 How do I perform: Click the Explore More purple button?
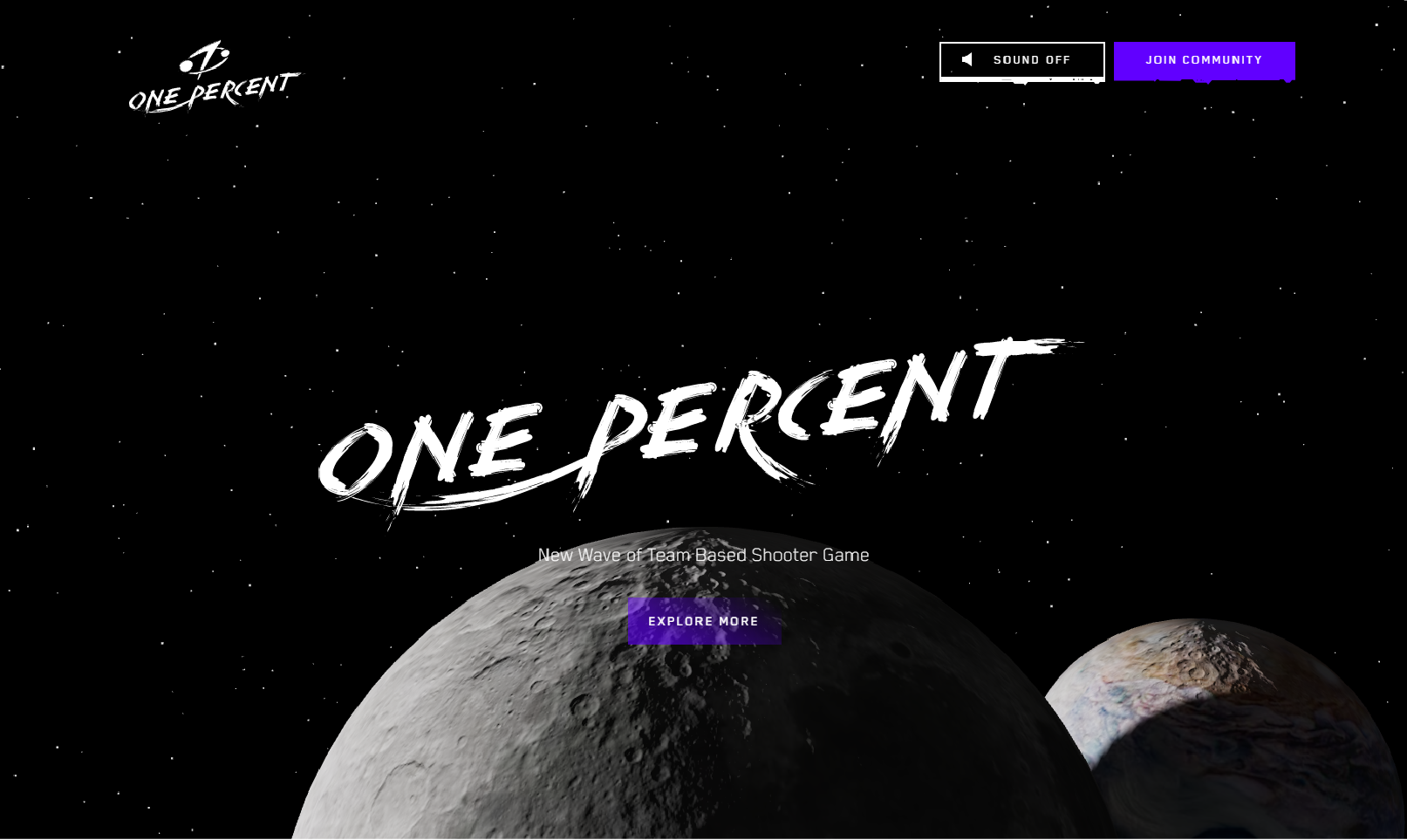pyautogui.click(x=703, y=621)
